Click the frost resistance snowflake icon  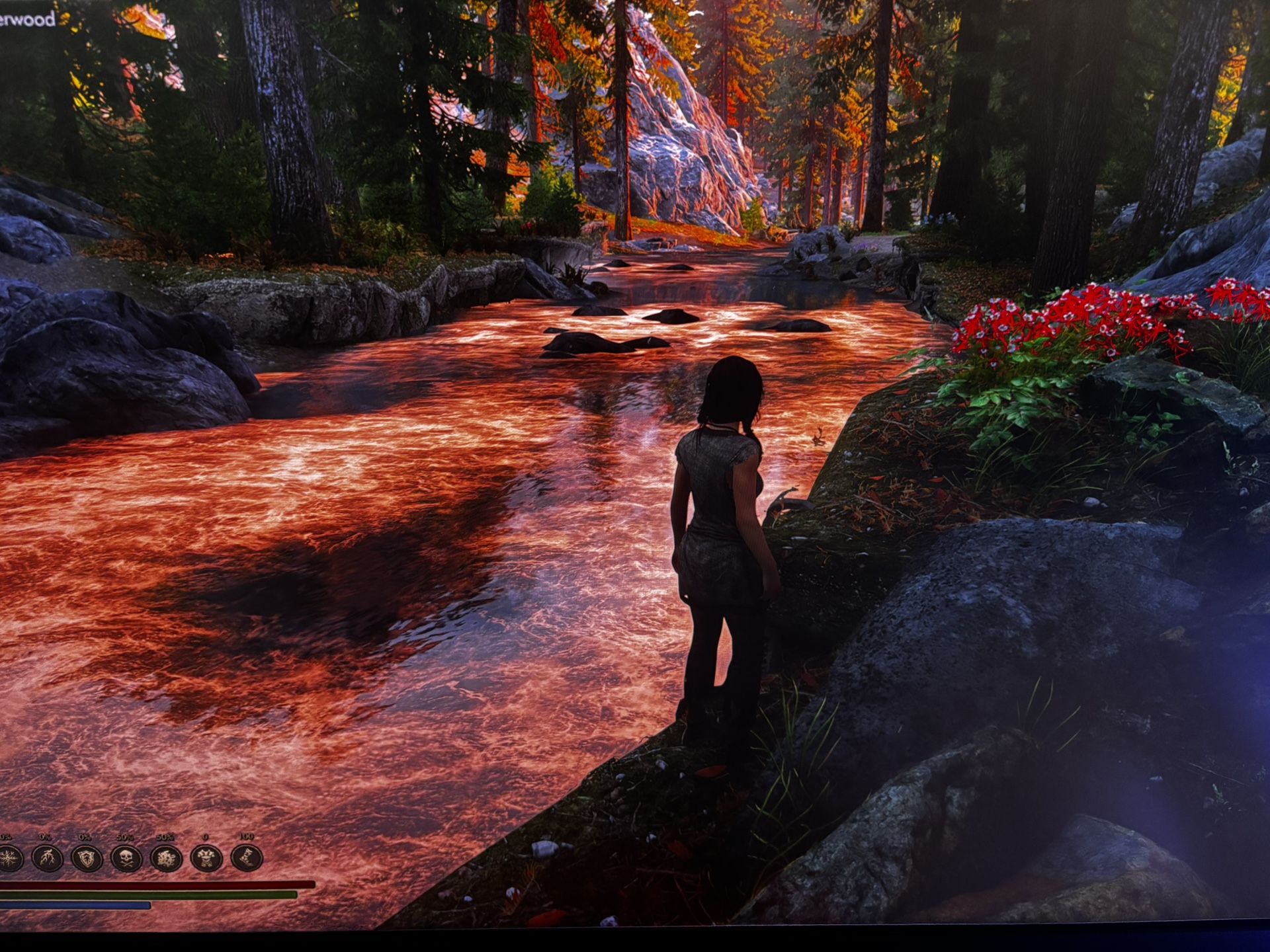click(x=9, y=859)
